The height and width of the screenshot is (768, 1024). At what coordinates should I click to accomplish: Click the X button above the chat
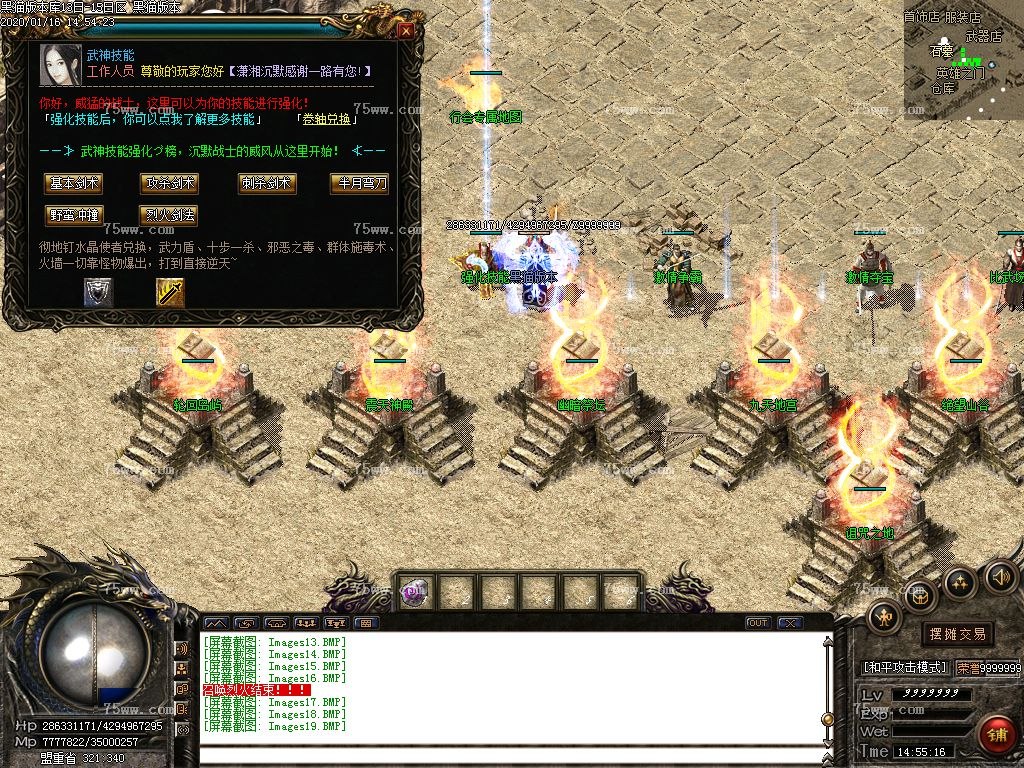click(x=790, y=623)
